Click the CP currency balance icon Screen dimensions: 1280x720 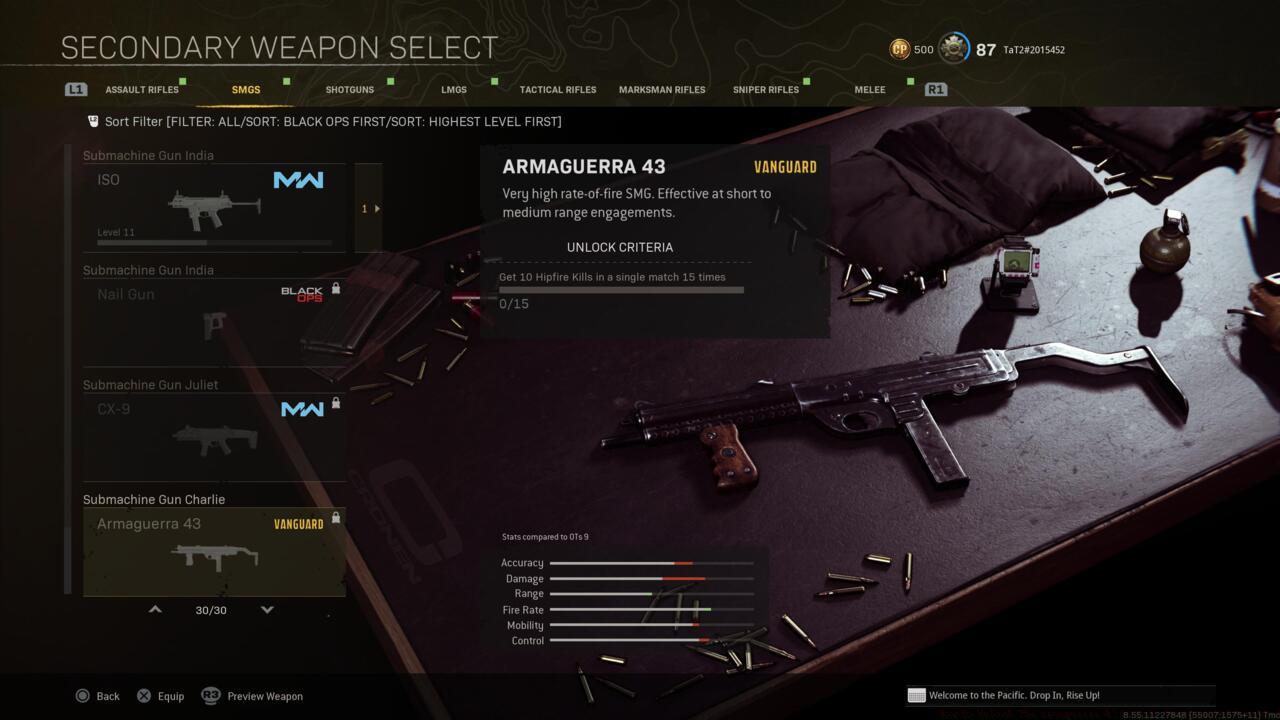pos(900,47)
